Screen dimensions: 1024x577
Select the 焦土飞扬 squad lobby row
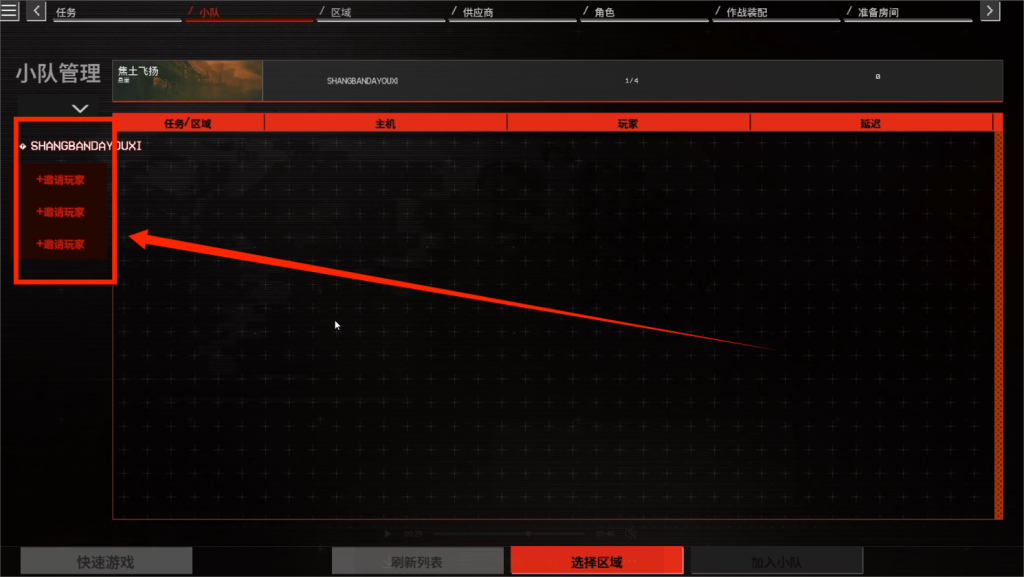[557, 80]
